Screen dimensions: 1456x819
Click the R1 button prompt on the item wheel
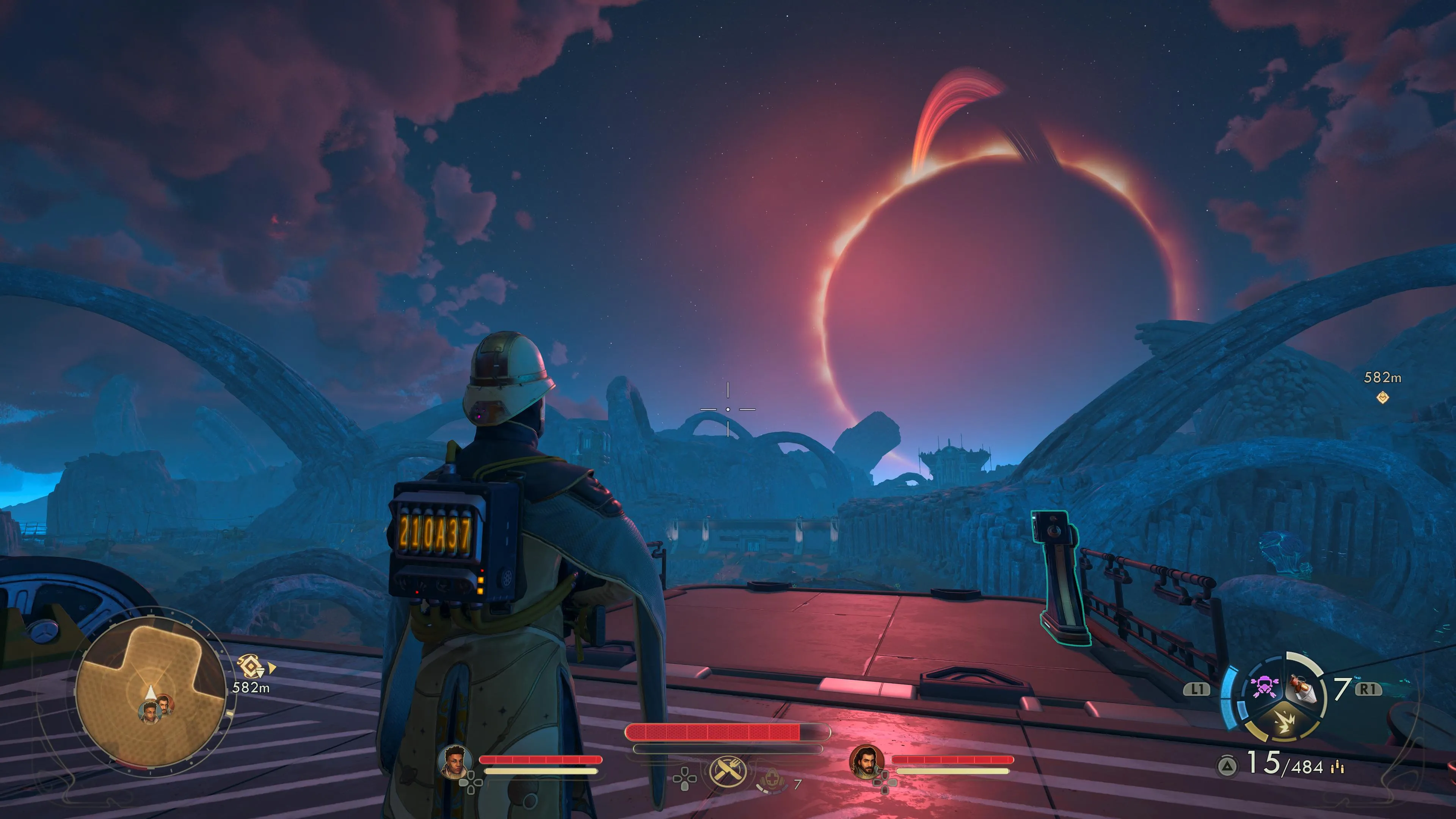[1369, 690]
